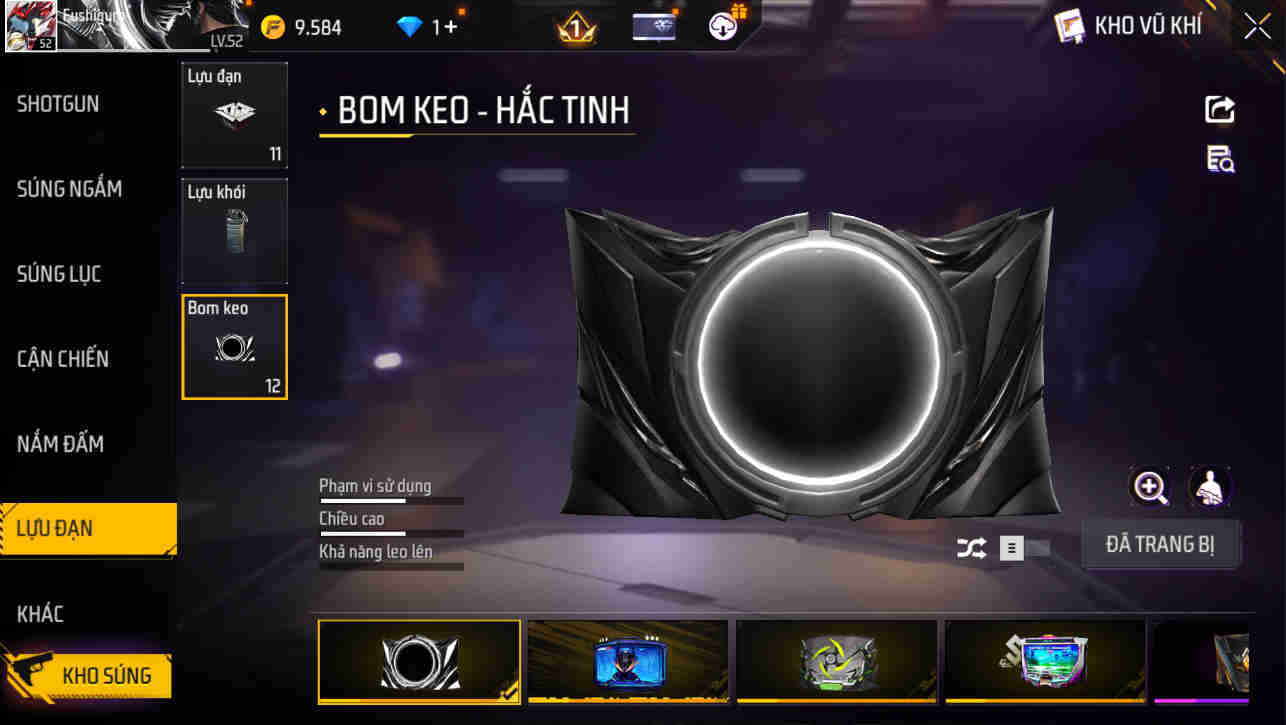Select the Lựu khói grenade item

point(234,231)
